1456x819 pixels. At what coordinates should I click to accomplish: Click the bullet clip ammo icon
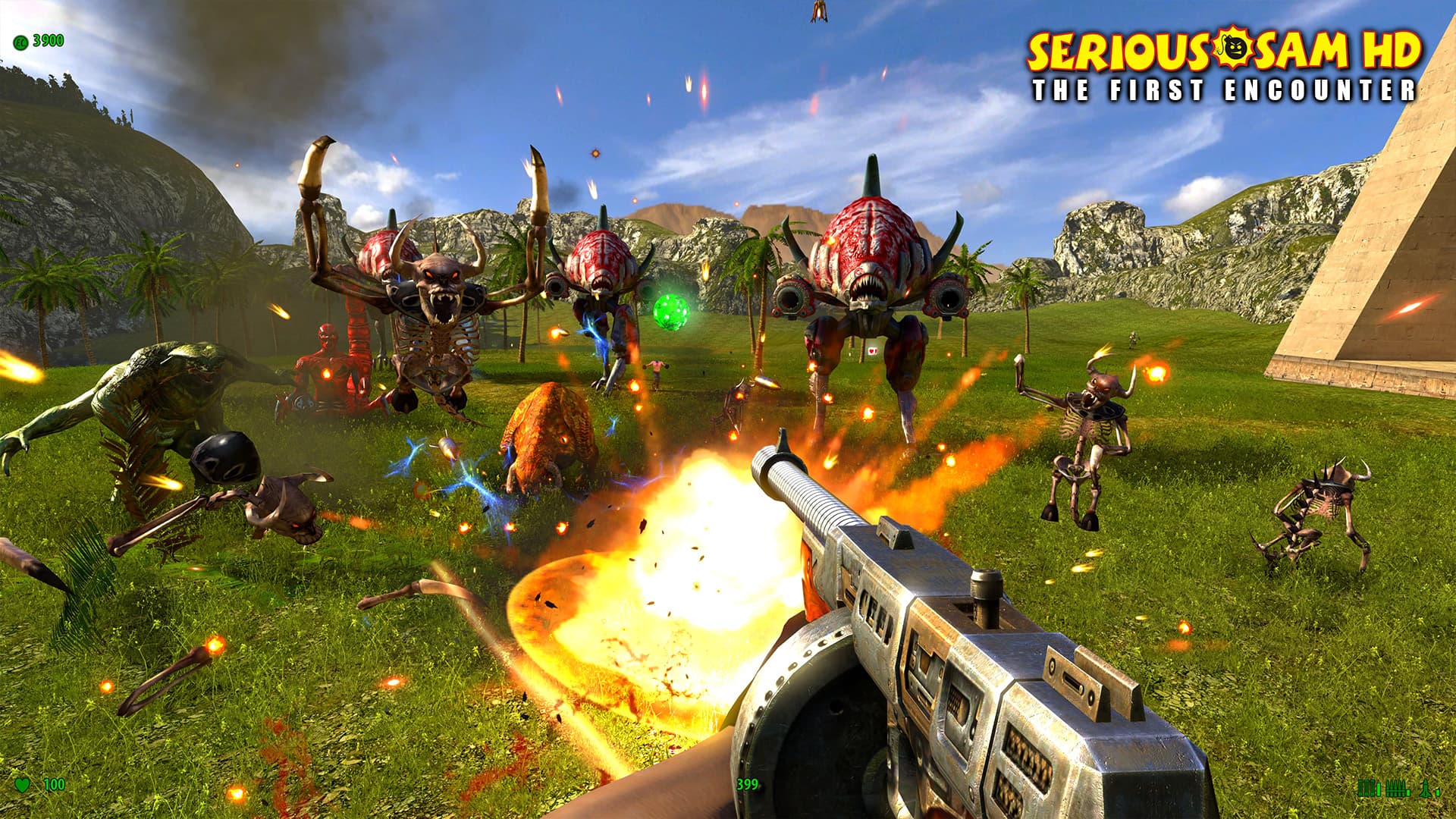click(1395, 788)
